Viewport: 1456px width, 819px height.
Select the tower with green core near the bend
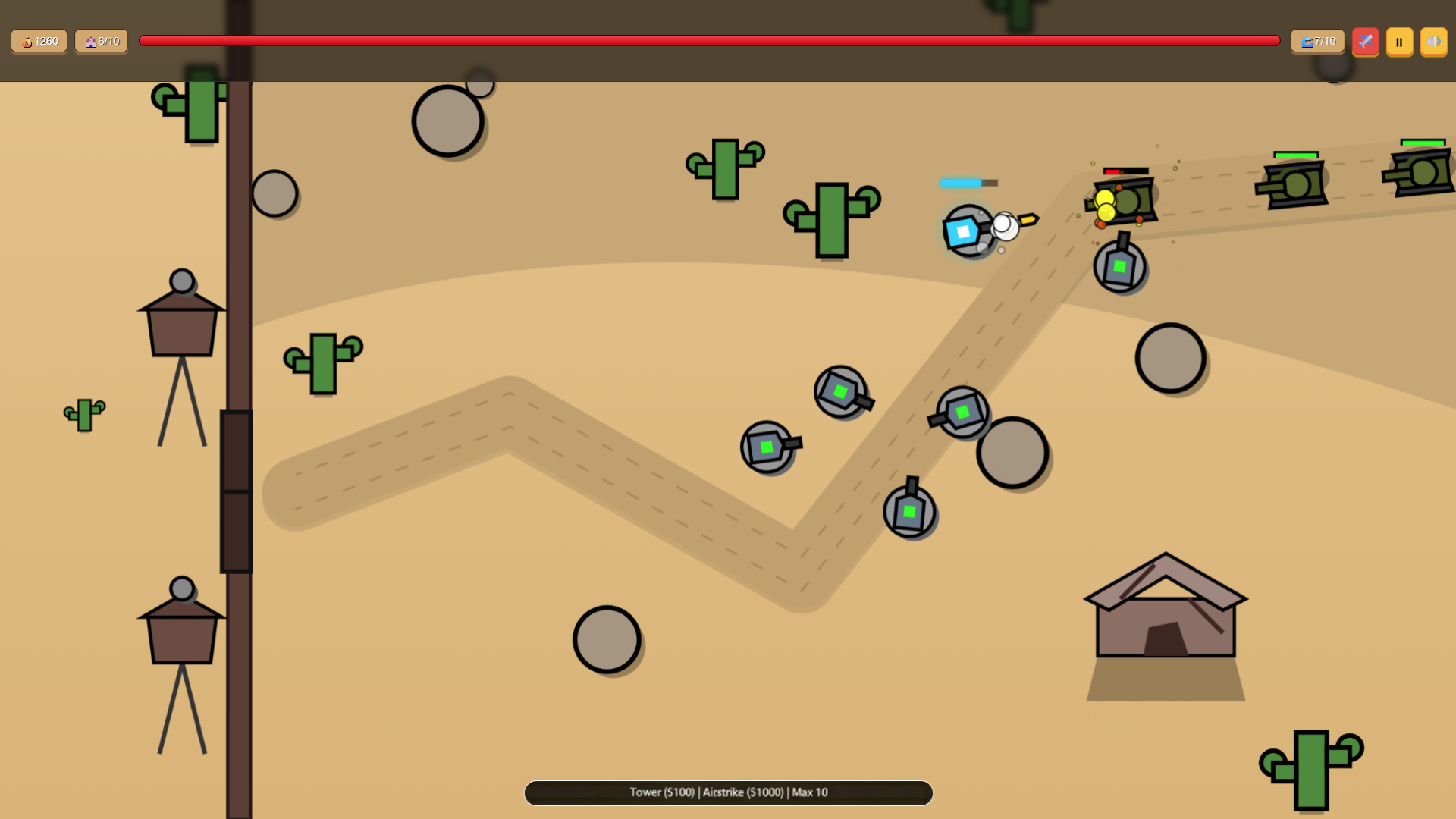[x=908, y=512]
